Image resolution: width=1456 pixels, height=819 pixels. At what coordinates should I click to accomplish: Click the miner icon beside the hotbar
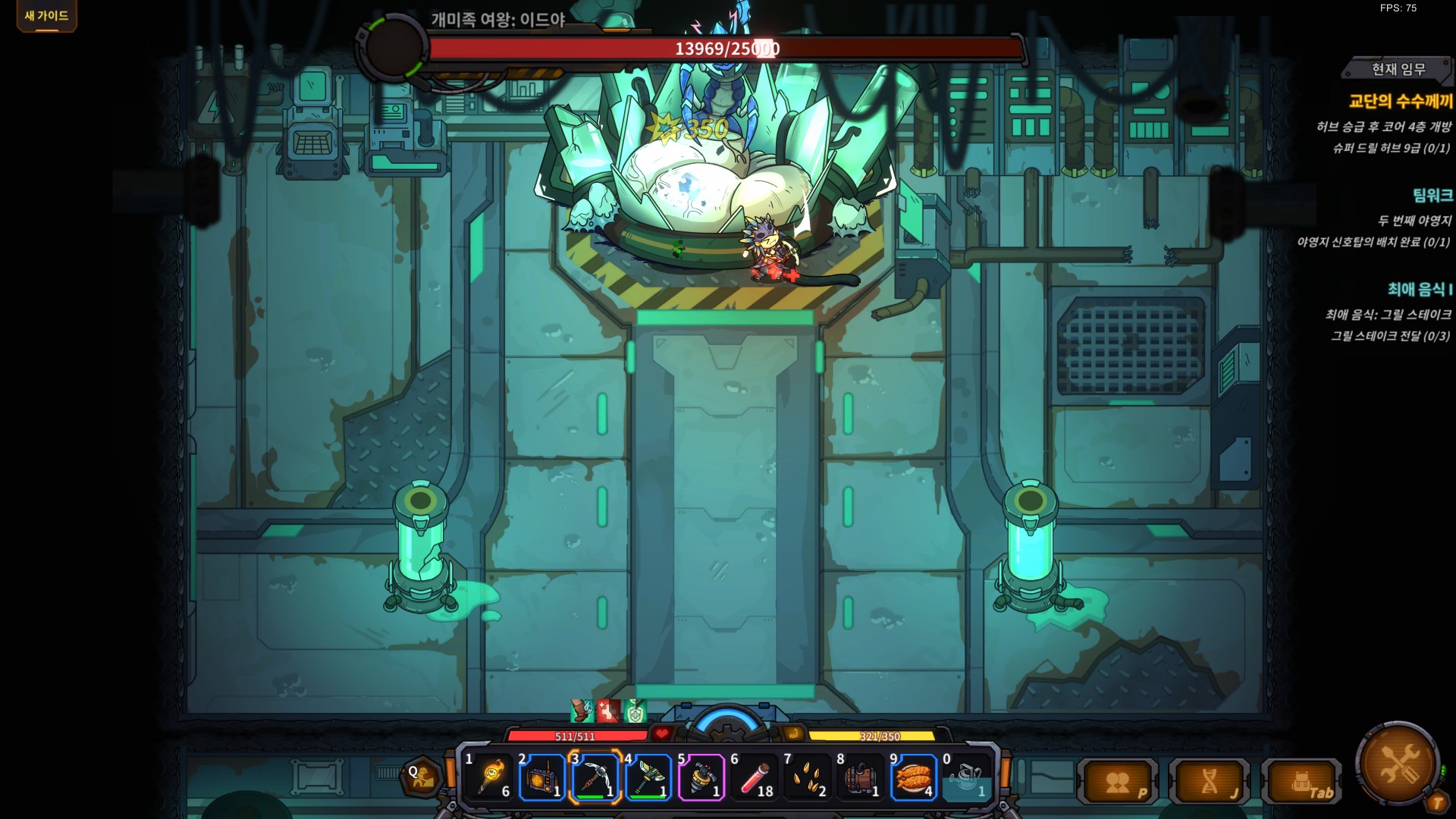[420, 777]
